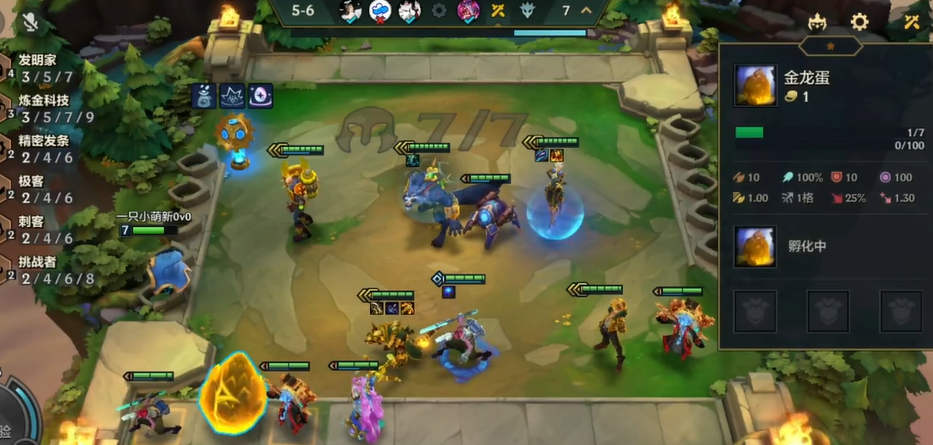933x445 pixels.
Task: Toggle the muted microphone icon
Action: 30,21
